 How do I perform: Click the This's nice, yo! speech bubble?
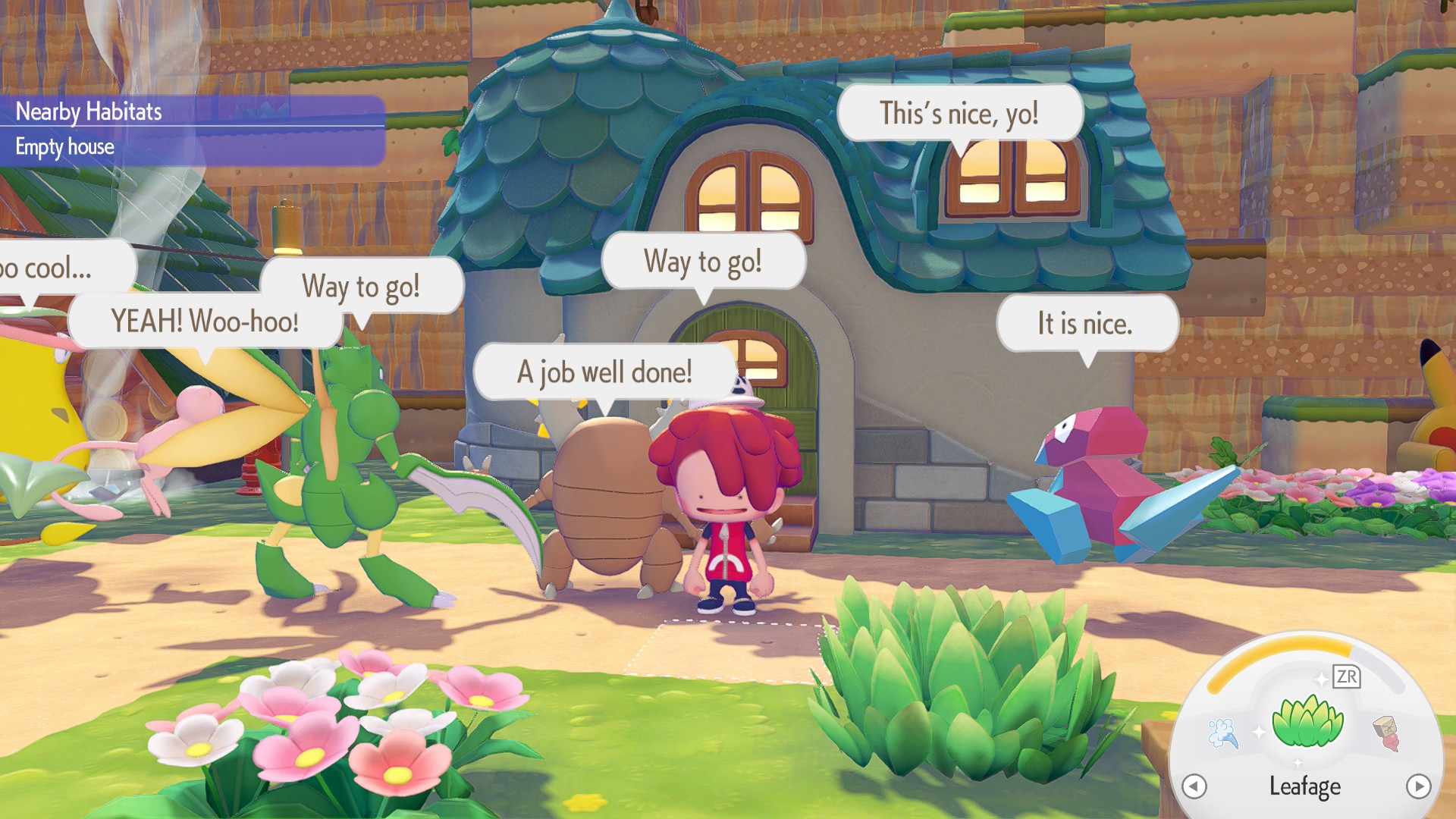click(959, 114)
